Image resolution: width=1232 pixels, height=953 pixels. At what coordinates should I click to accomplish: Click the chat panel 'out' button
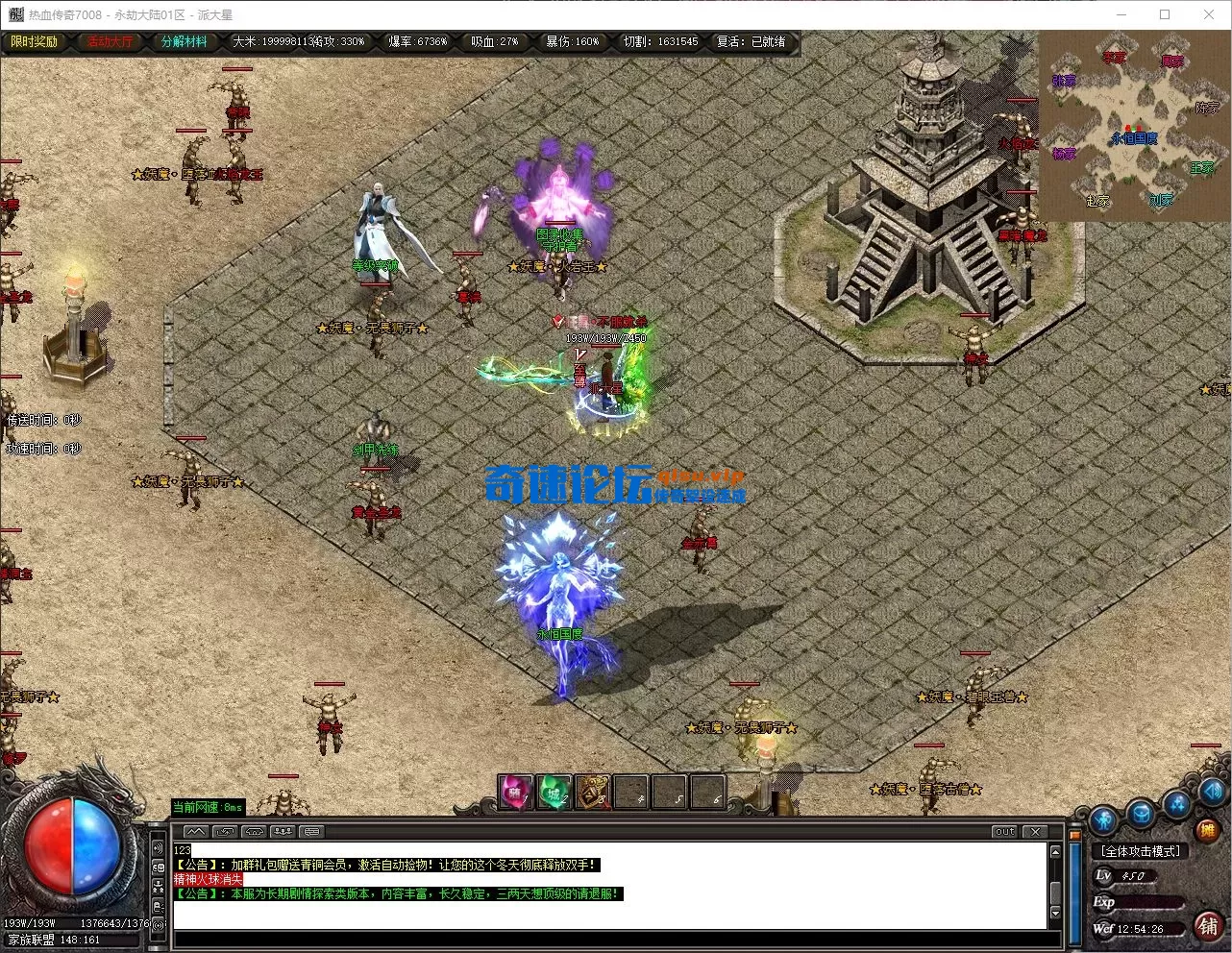click(x=1004, y=832)
